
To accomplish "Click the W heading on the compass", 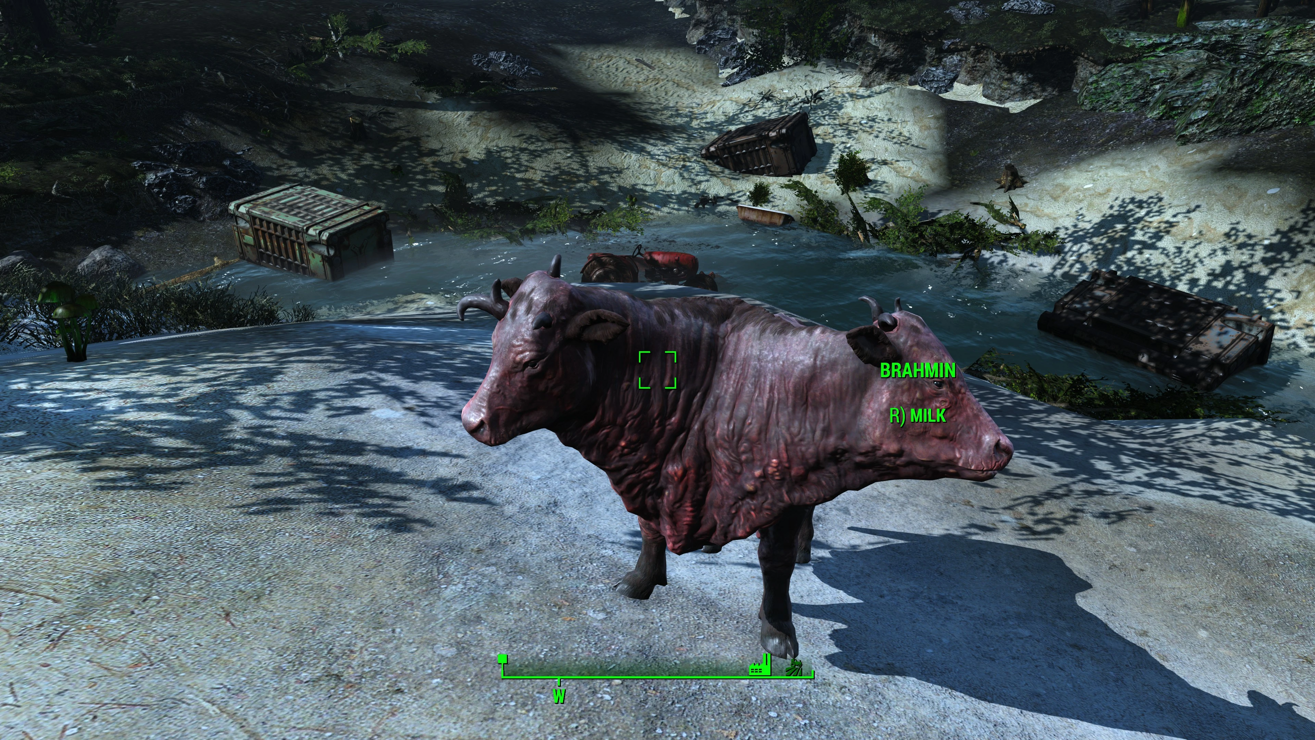I will tap(559, 695).
